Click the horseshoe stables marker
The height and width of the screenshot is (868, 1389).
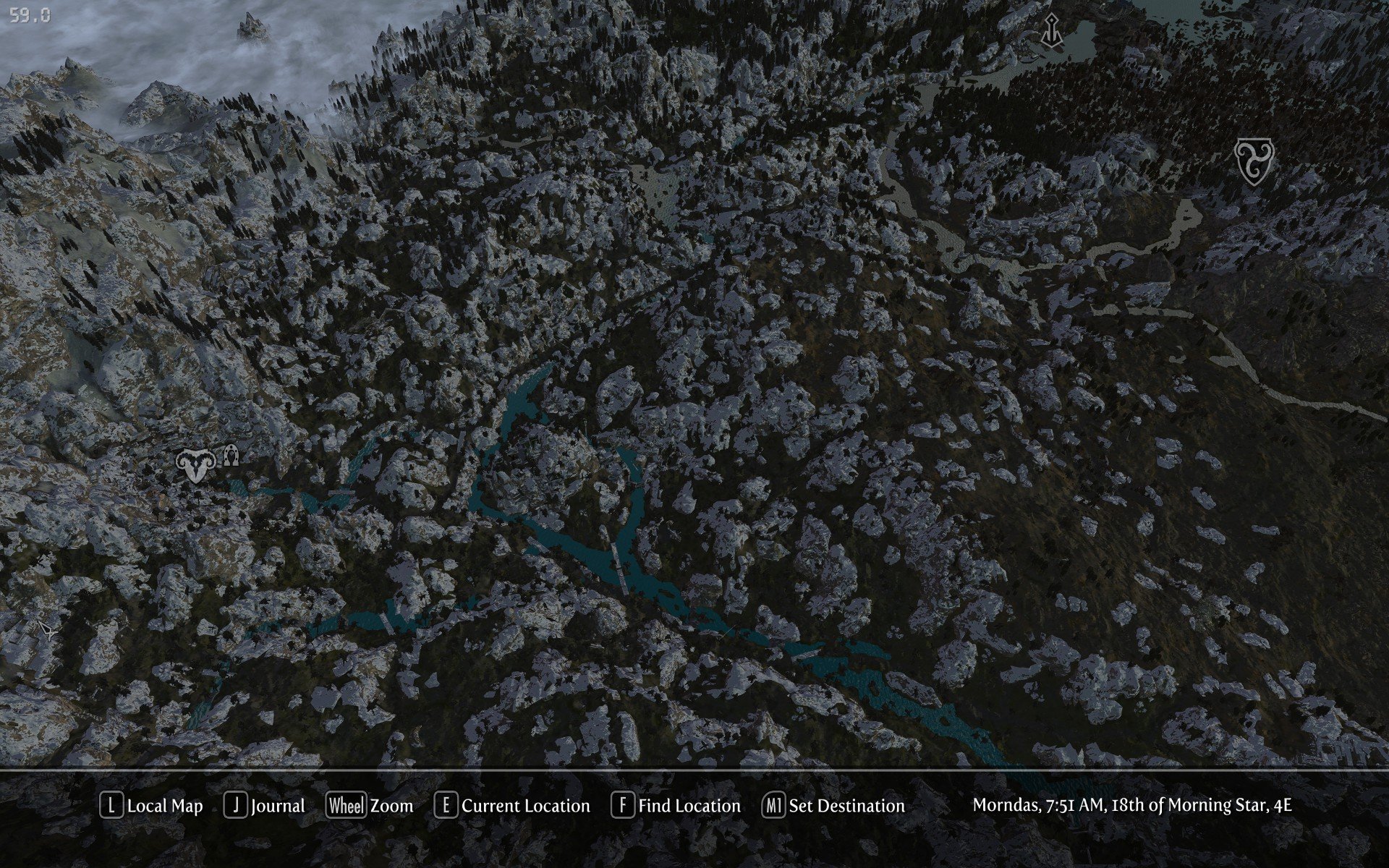pyautogui.click(x=231, y=456)
